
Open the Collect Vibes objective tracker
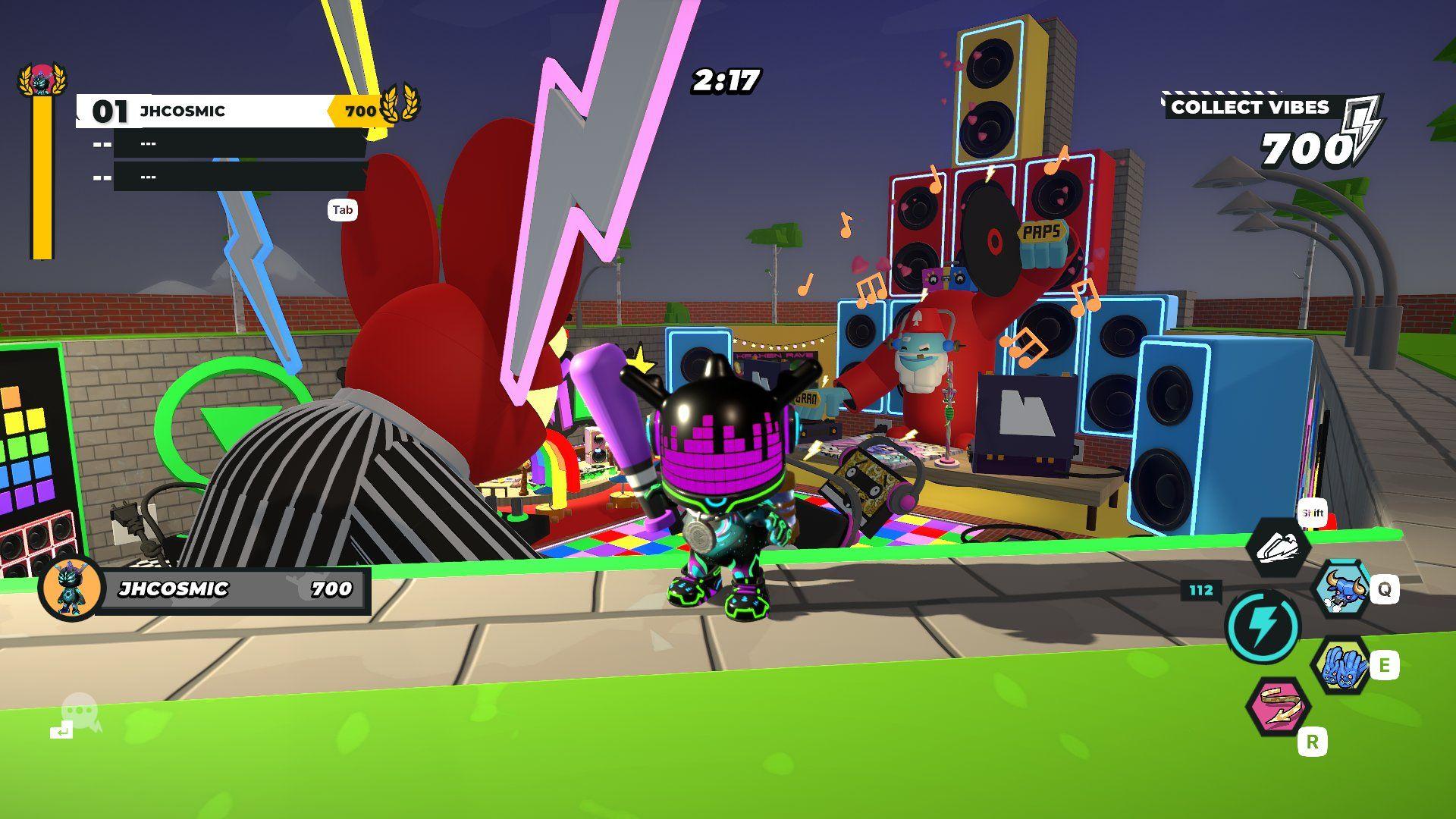coord(1272,130)
